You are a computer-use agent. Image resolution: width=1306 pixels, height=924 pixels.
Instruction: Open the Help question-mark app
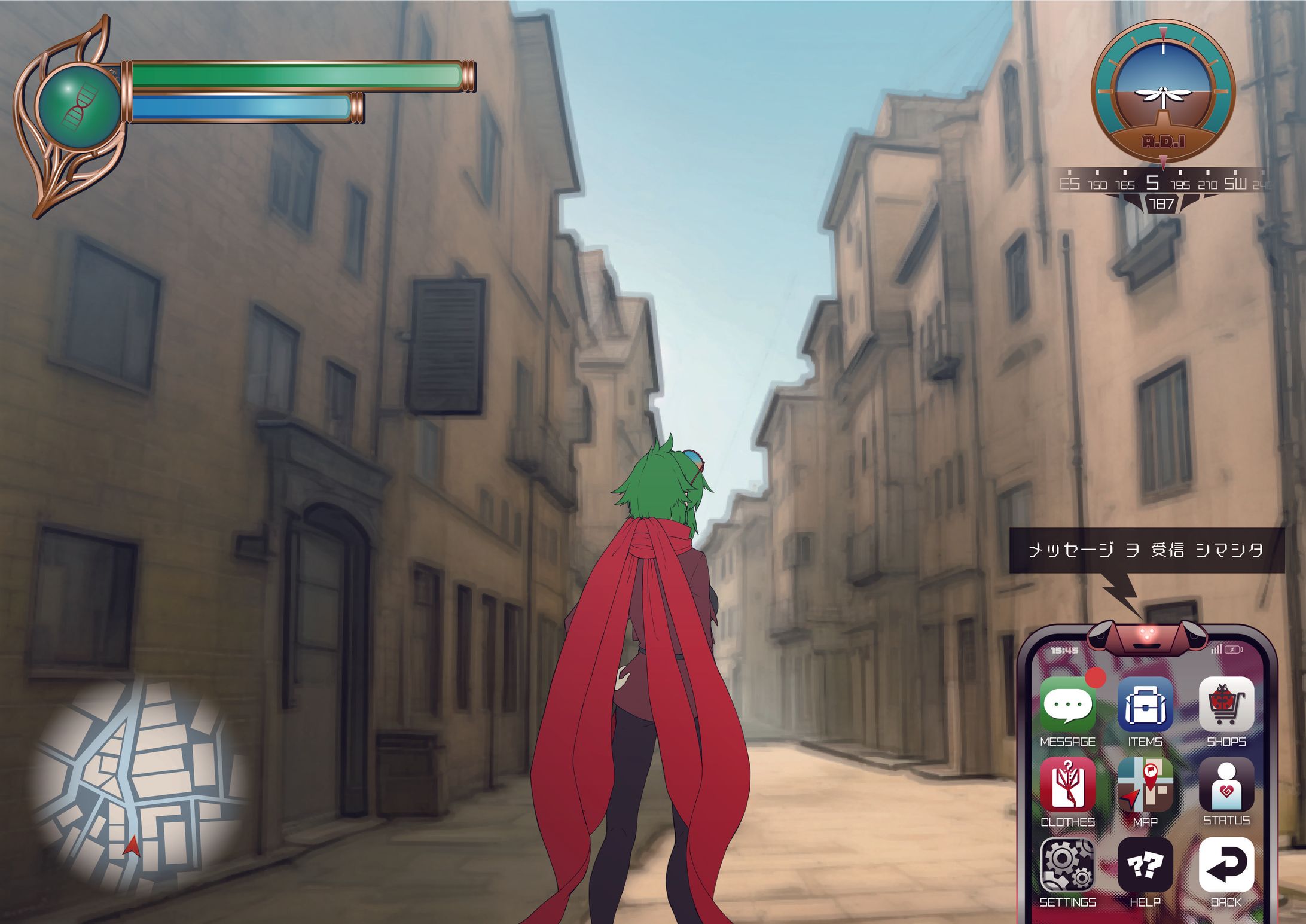(1145, 865)
